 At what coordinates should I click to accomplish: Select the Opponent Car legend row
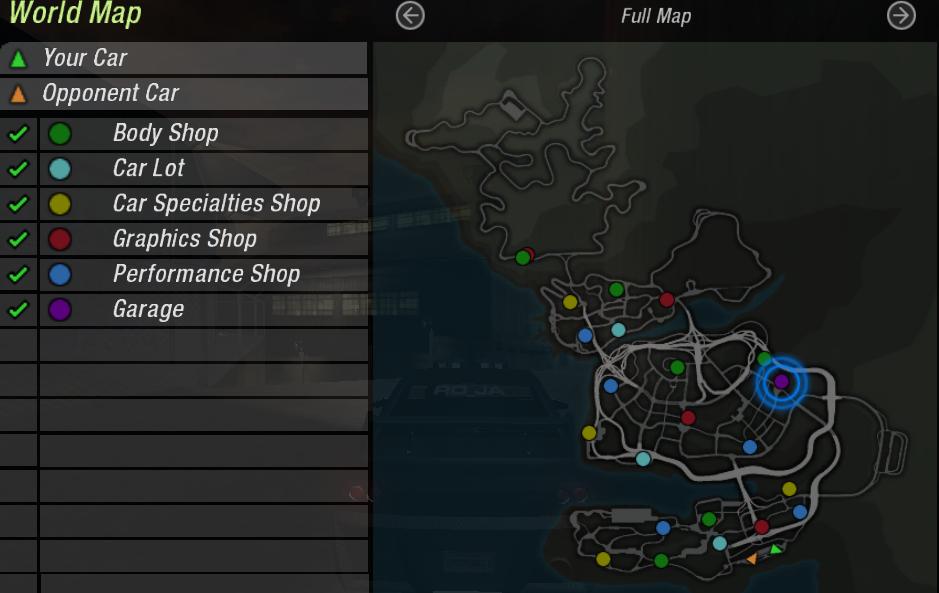[x=184, y=94]
